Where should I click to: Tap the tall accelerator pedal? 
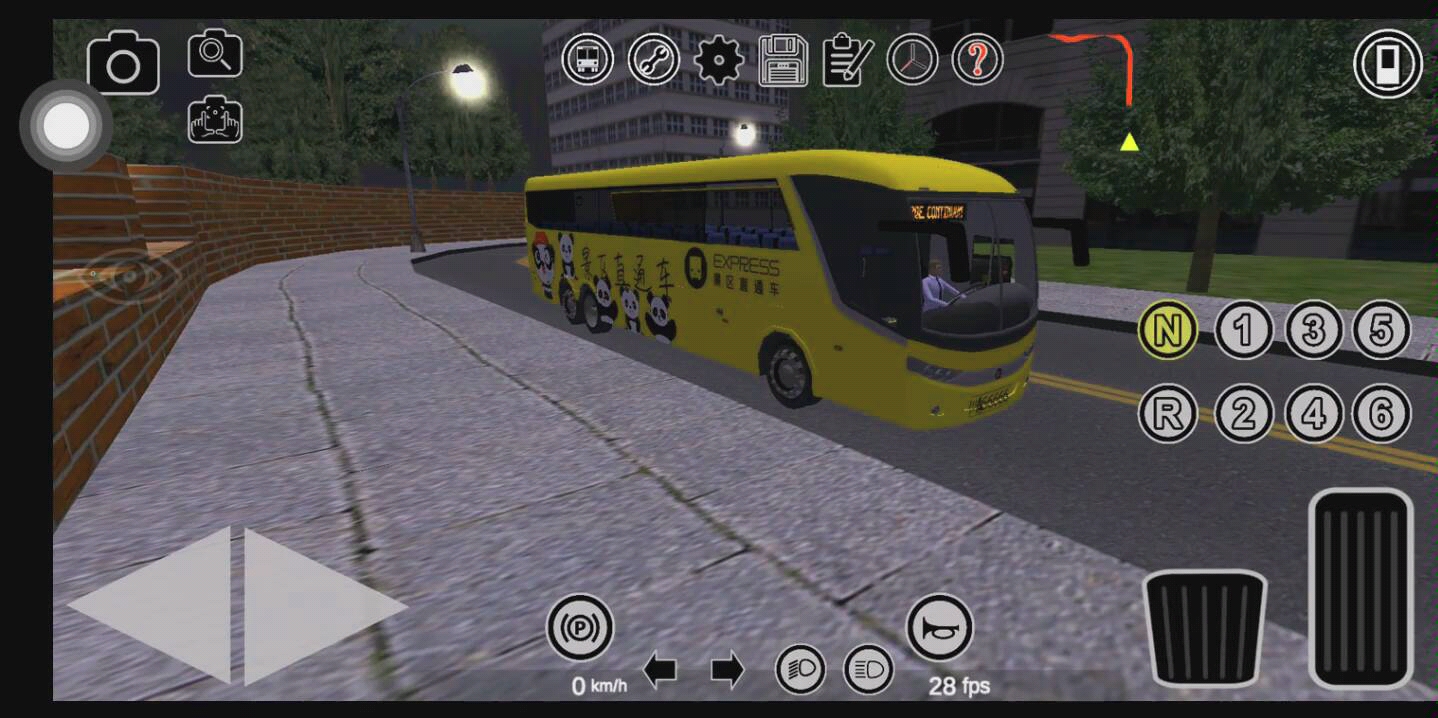1360,587
